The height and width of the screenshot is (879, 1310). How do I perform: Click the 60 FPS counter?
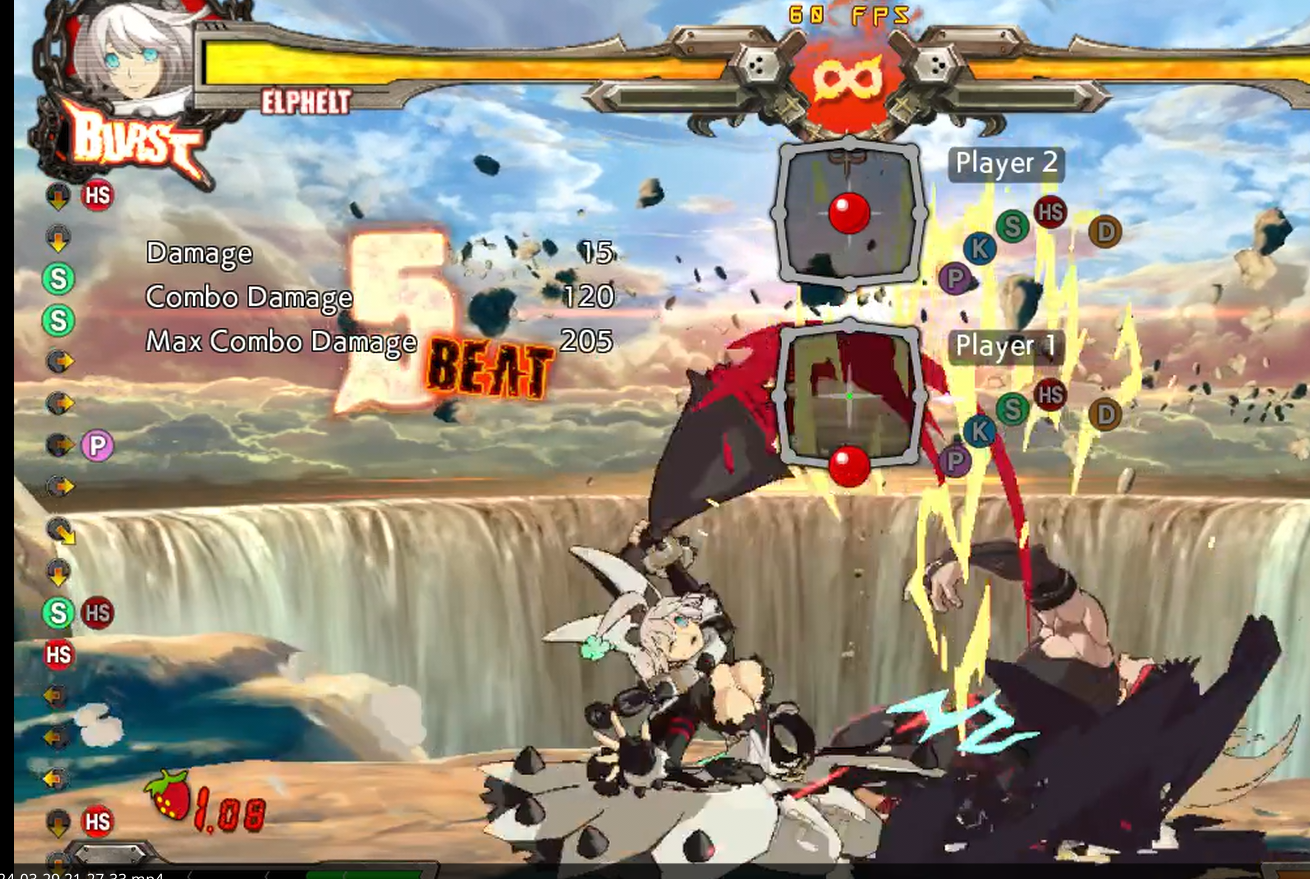point(848,14)
